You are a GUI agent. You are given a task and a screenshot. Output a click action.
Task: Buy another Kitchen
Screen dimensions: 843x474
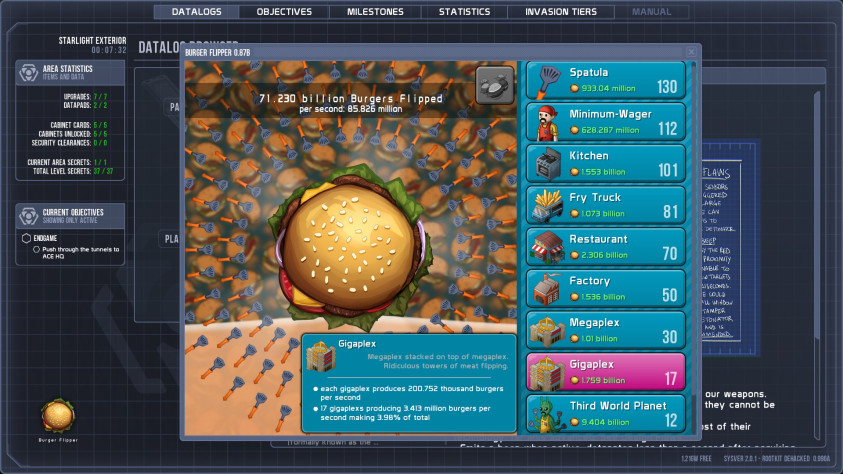pos(605,164)
